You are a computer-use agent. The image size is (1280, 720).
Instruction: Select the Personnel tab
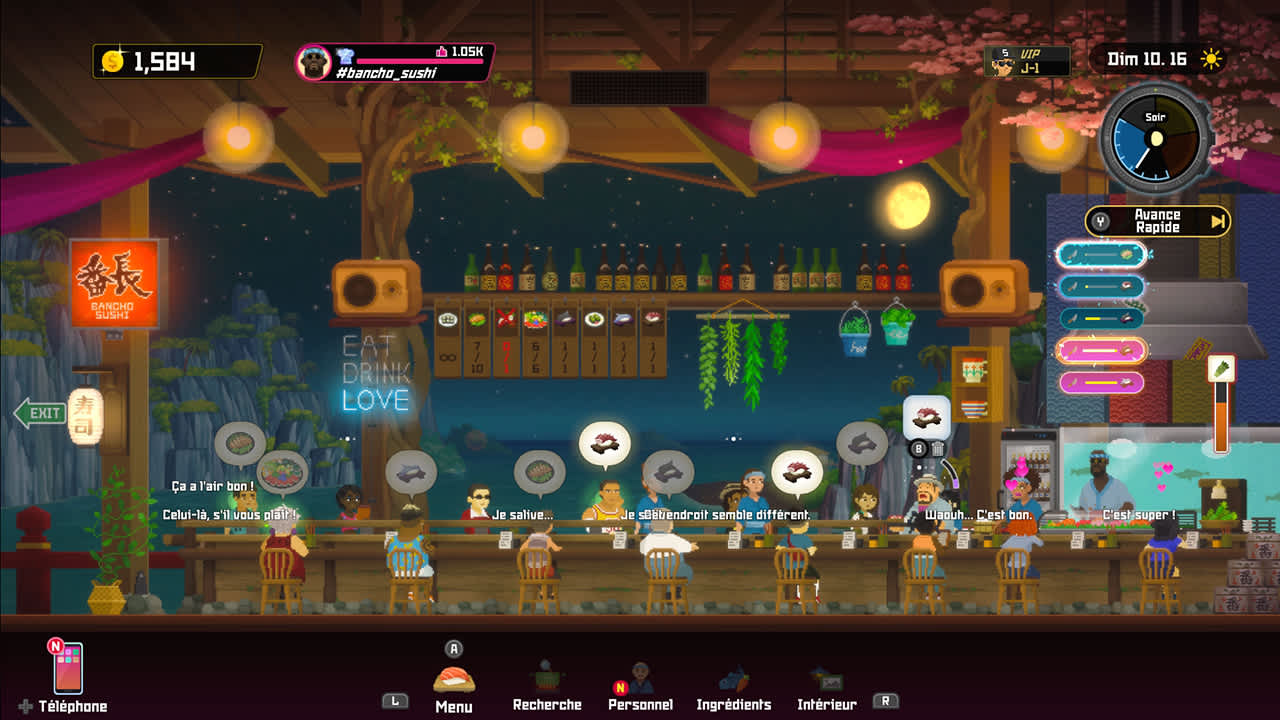pyautogui.click(x=640, y=684)
